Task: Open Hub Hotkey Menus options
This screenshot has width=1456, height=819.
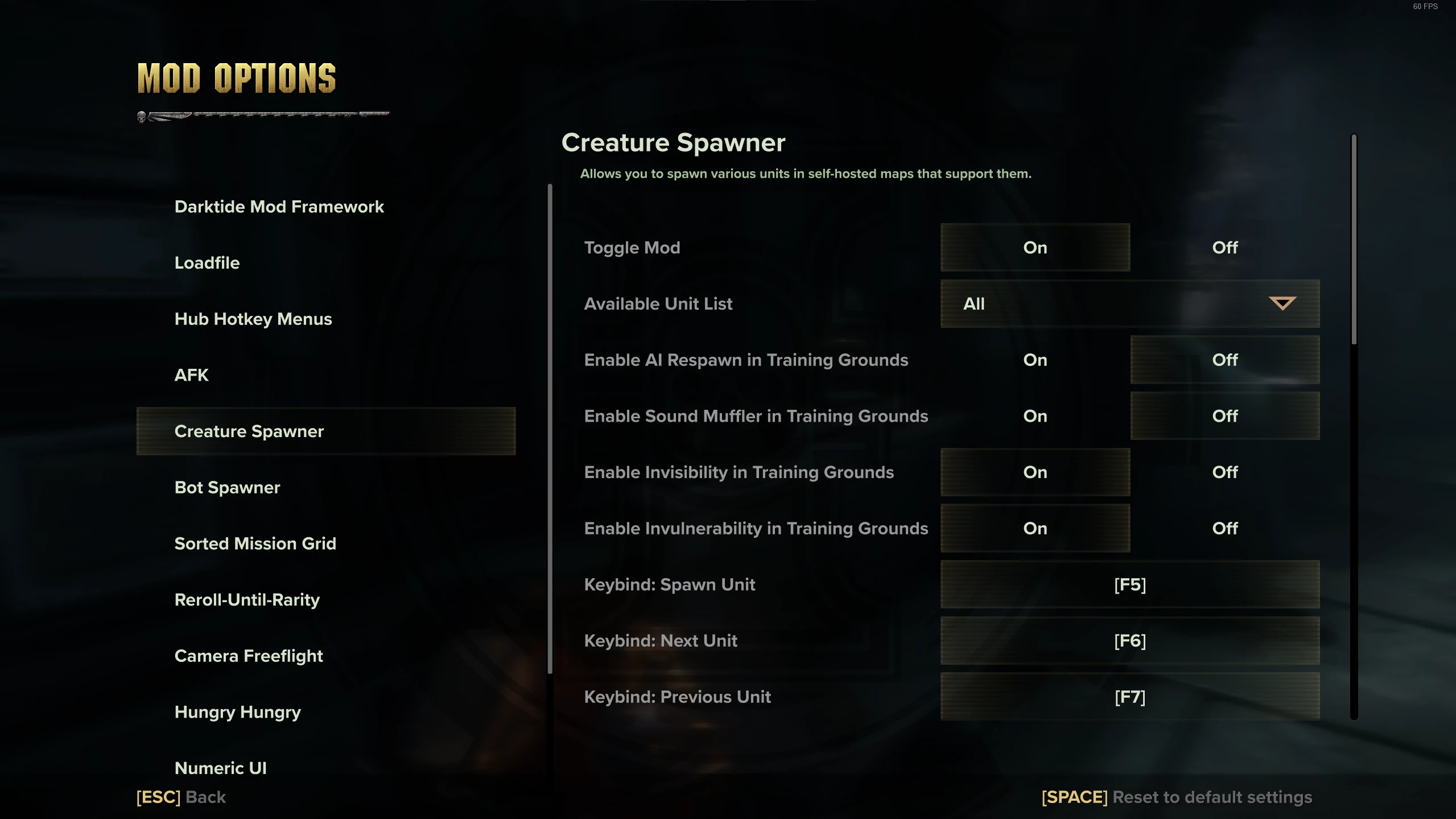Action: (x=253, y=319)
